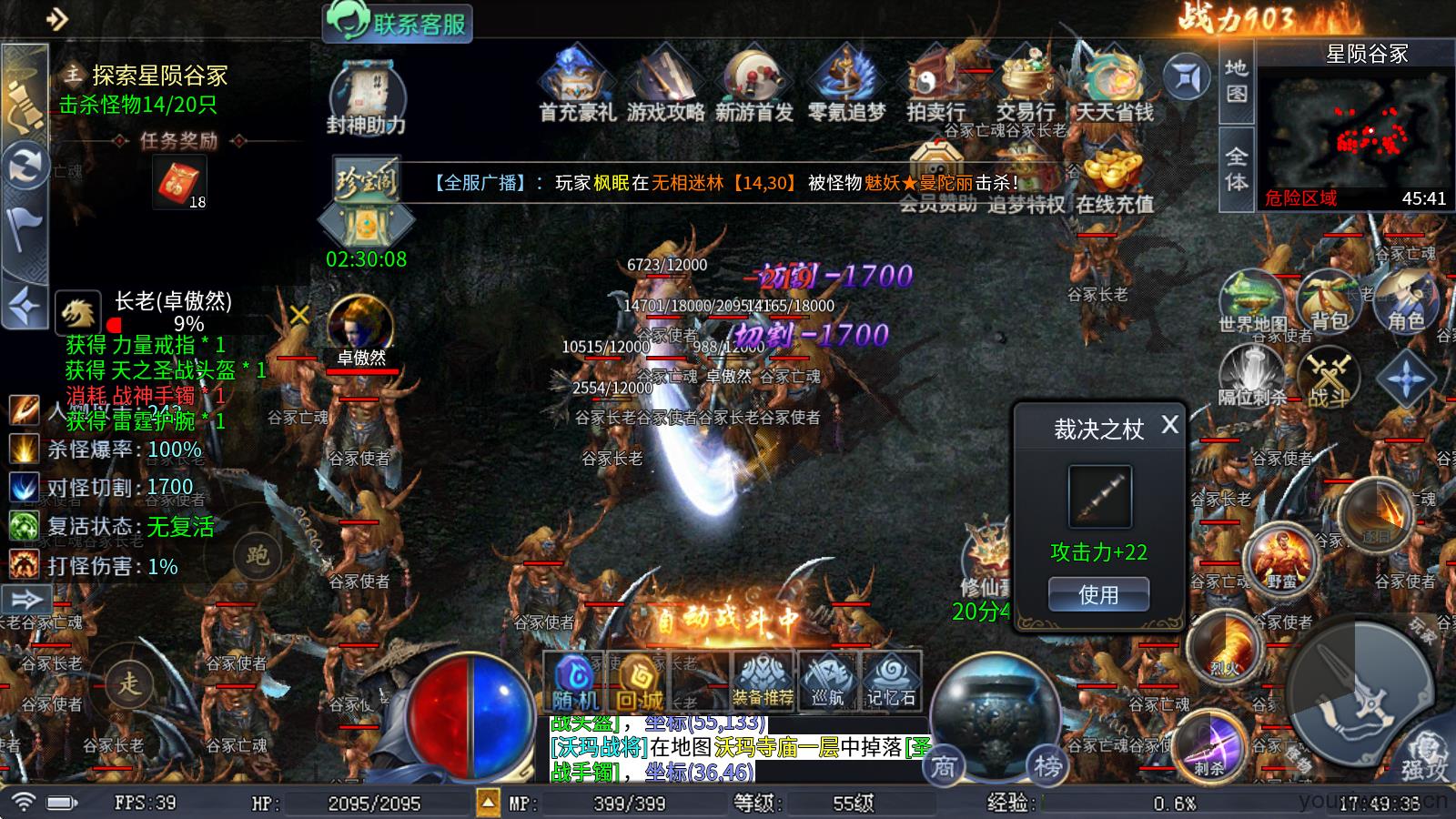This screenshot has height=819, width=1456.
Task: Trigger the 随机 random teleport skill
Action: click(x=574, y=678)
